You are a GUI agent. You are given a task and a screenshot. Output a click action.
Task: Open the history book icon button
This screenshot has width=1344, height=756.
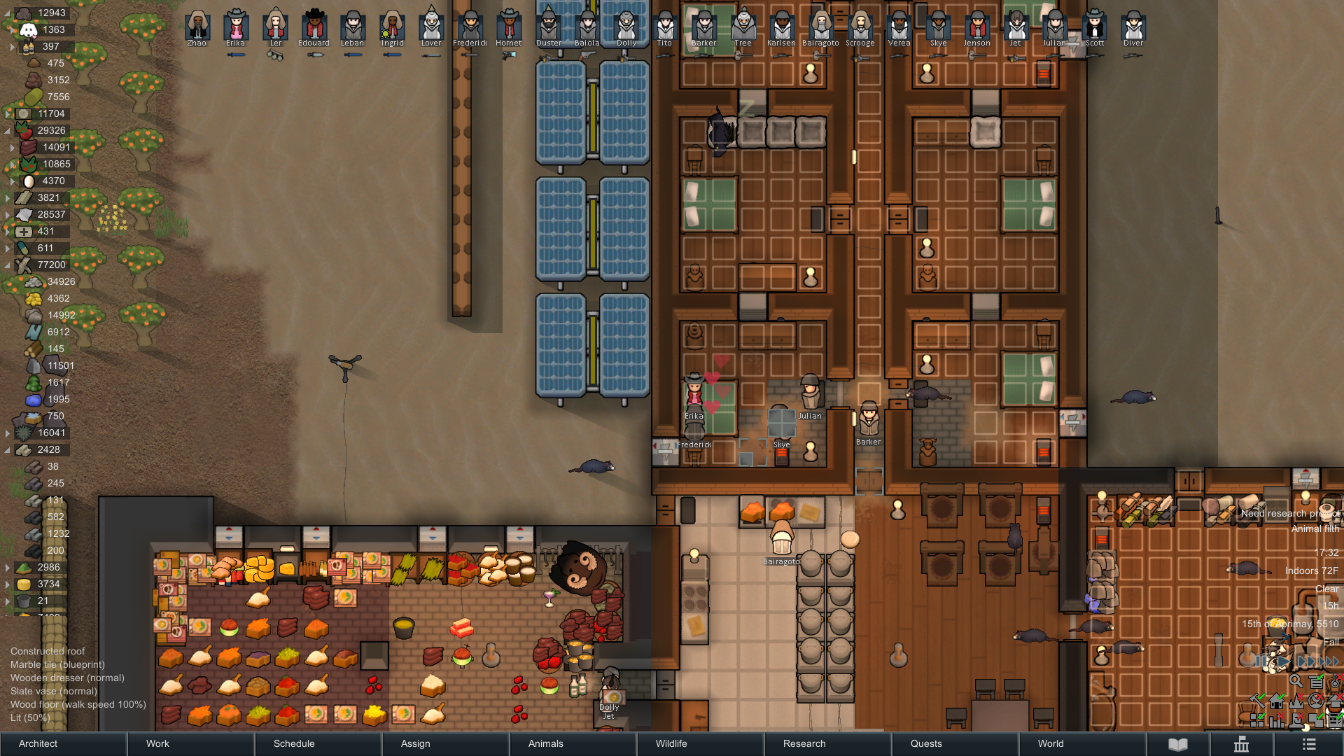[x=1179, y=744]
